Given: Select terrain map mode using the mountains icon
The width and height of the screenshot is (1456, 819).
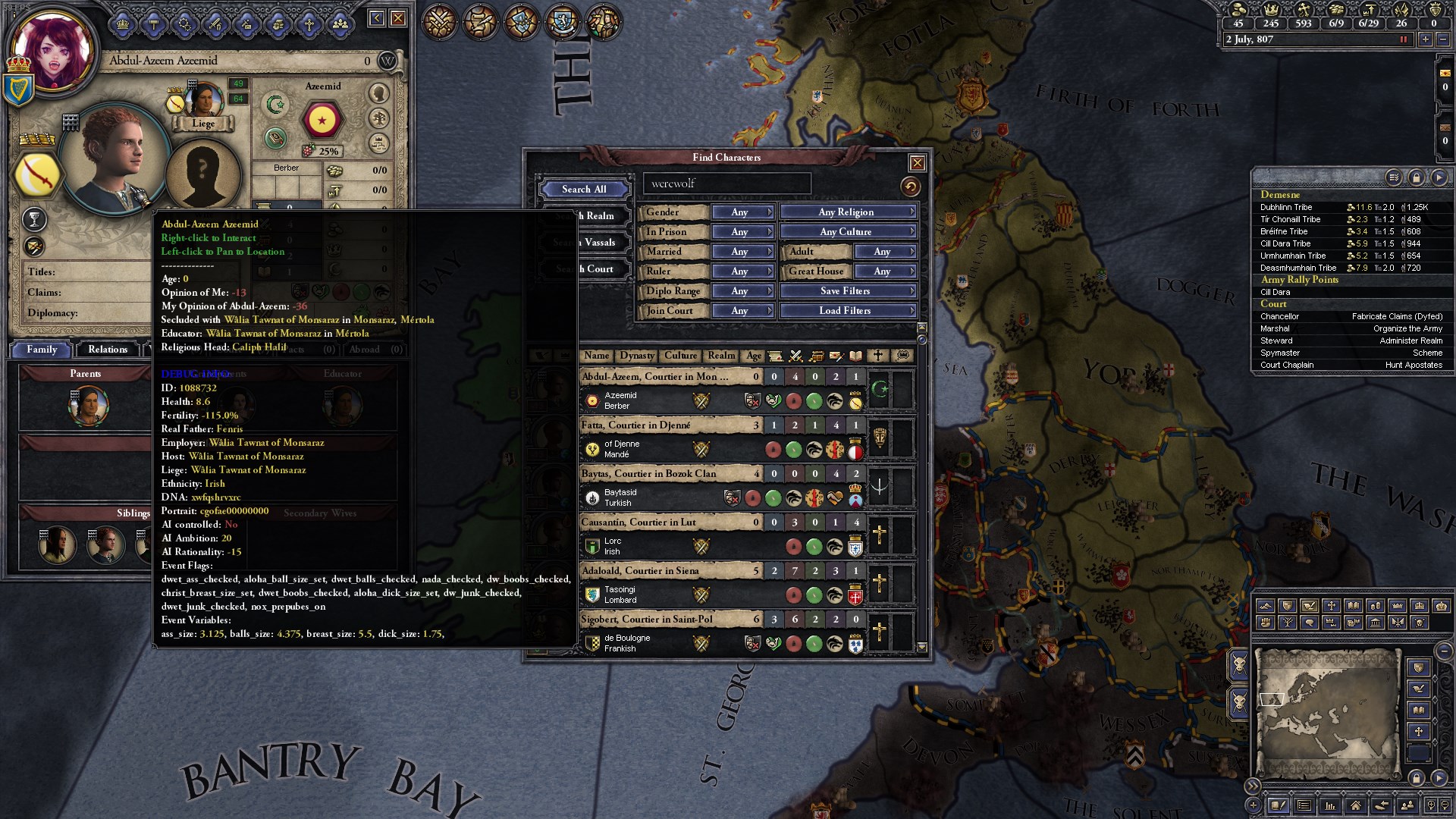Looking at the screenshot, I should pos(1265,607).
